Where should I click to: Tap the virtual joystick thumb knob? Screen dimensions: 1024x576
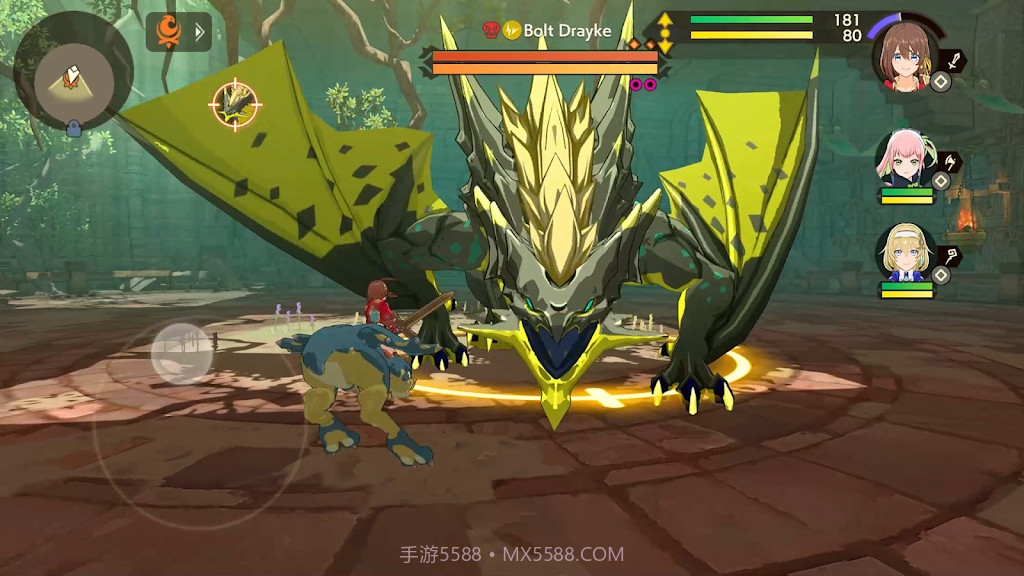(x=181, y=353)
